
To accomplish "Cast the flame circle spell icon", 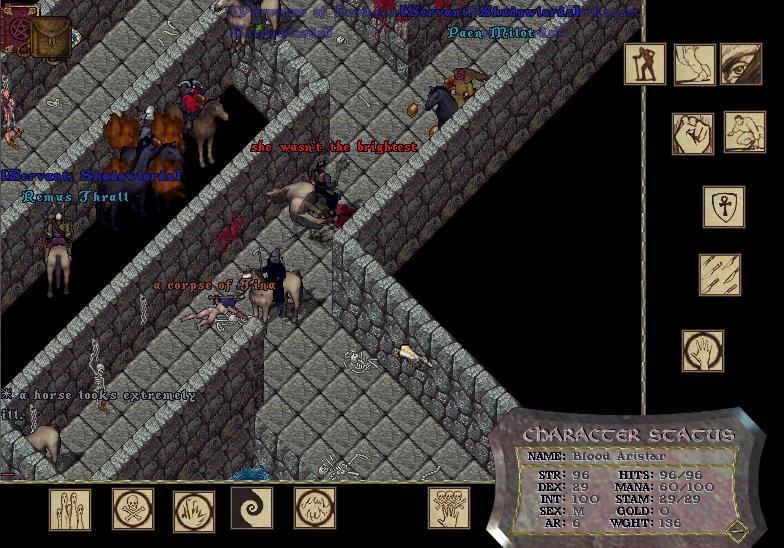I will click(x=194, y=511).
